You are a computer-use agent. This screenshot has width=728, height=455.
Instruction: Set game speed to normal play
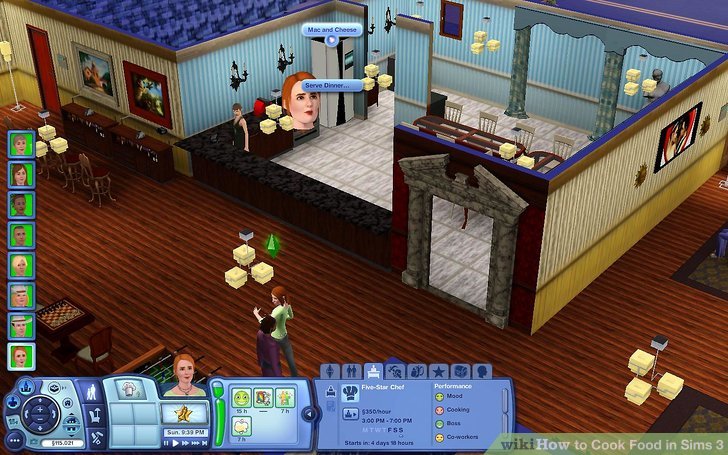177,442
